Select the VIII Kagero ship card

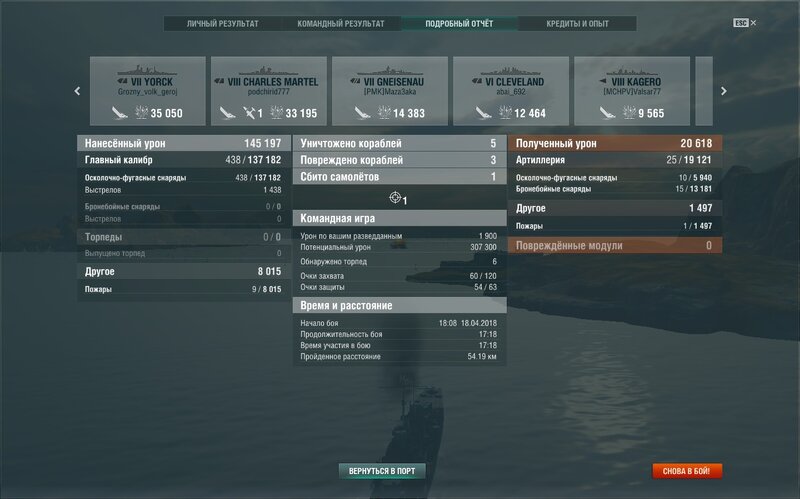(629, 91)
